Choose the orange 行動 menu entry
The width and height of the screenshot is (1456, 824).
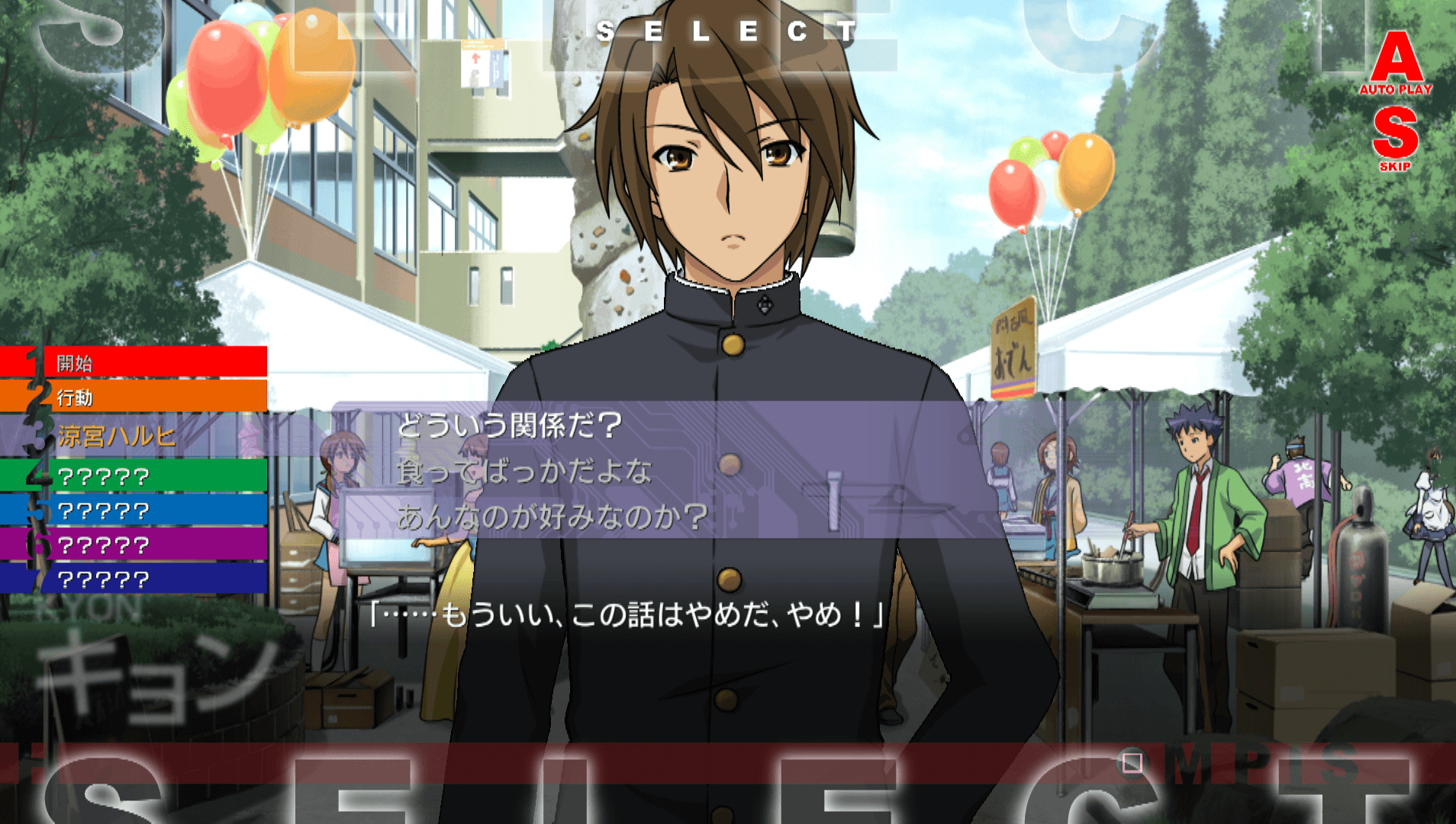click(x=134, y=397)
